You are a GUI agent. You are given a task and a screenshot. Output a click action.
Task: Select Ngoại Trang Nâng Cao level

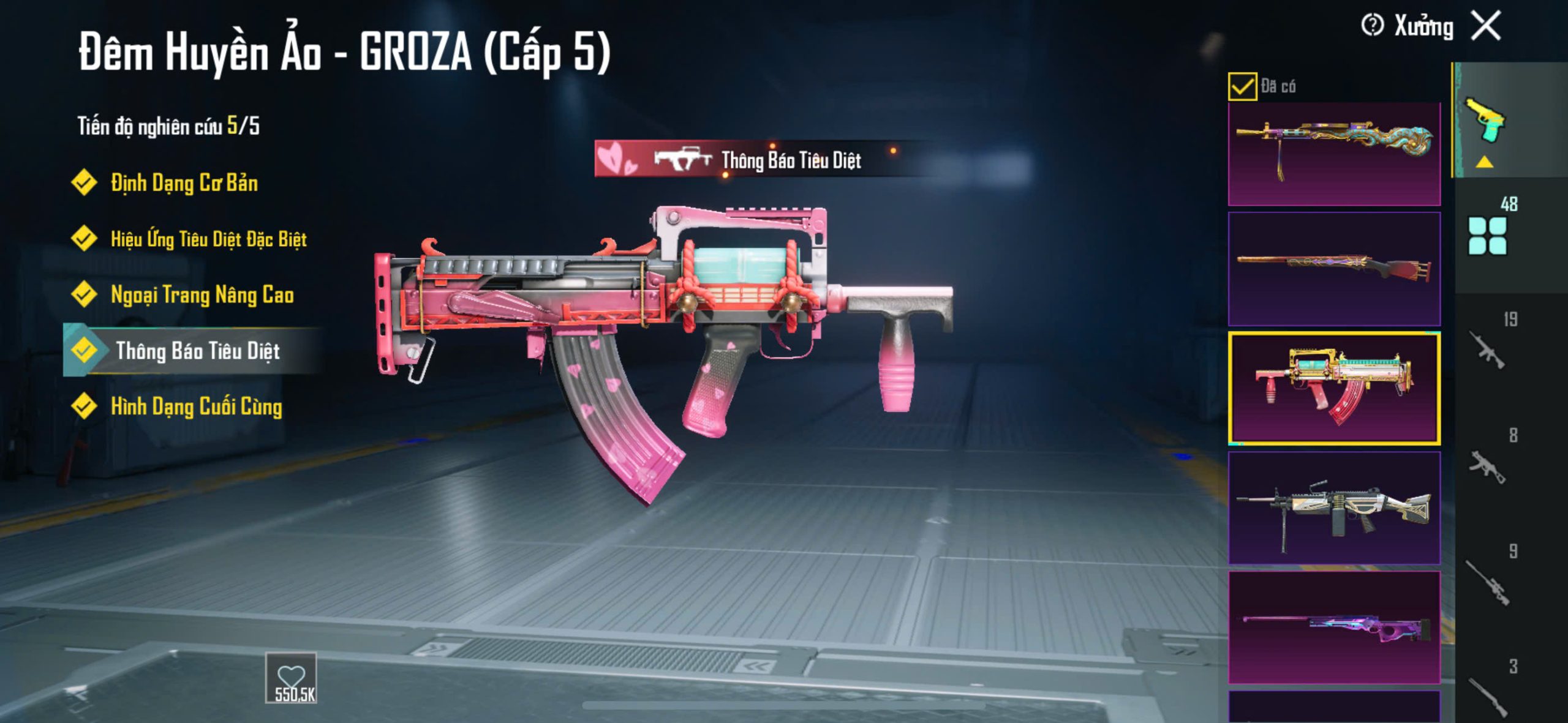point(202,295)
